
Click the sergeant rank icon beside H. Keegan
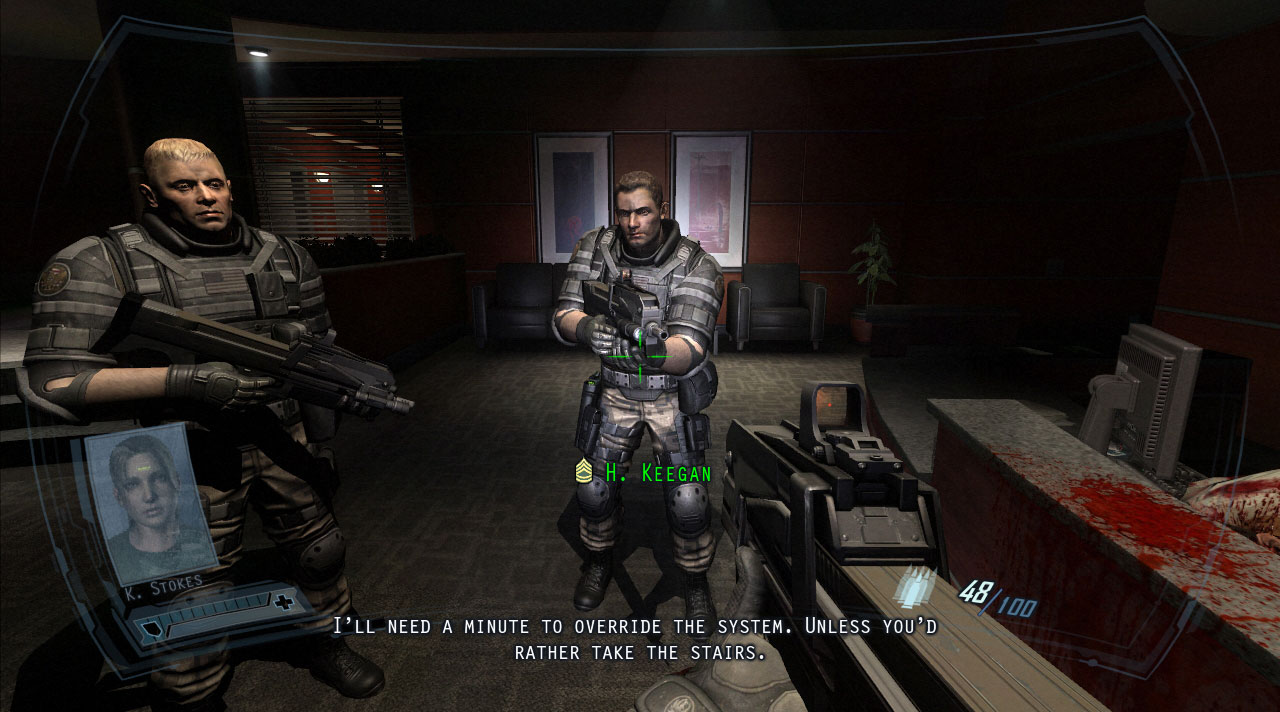coord(584,471)
